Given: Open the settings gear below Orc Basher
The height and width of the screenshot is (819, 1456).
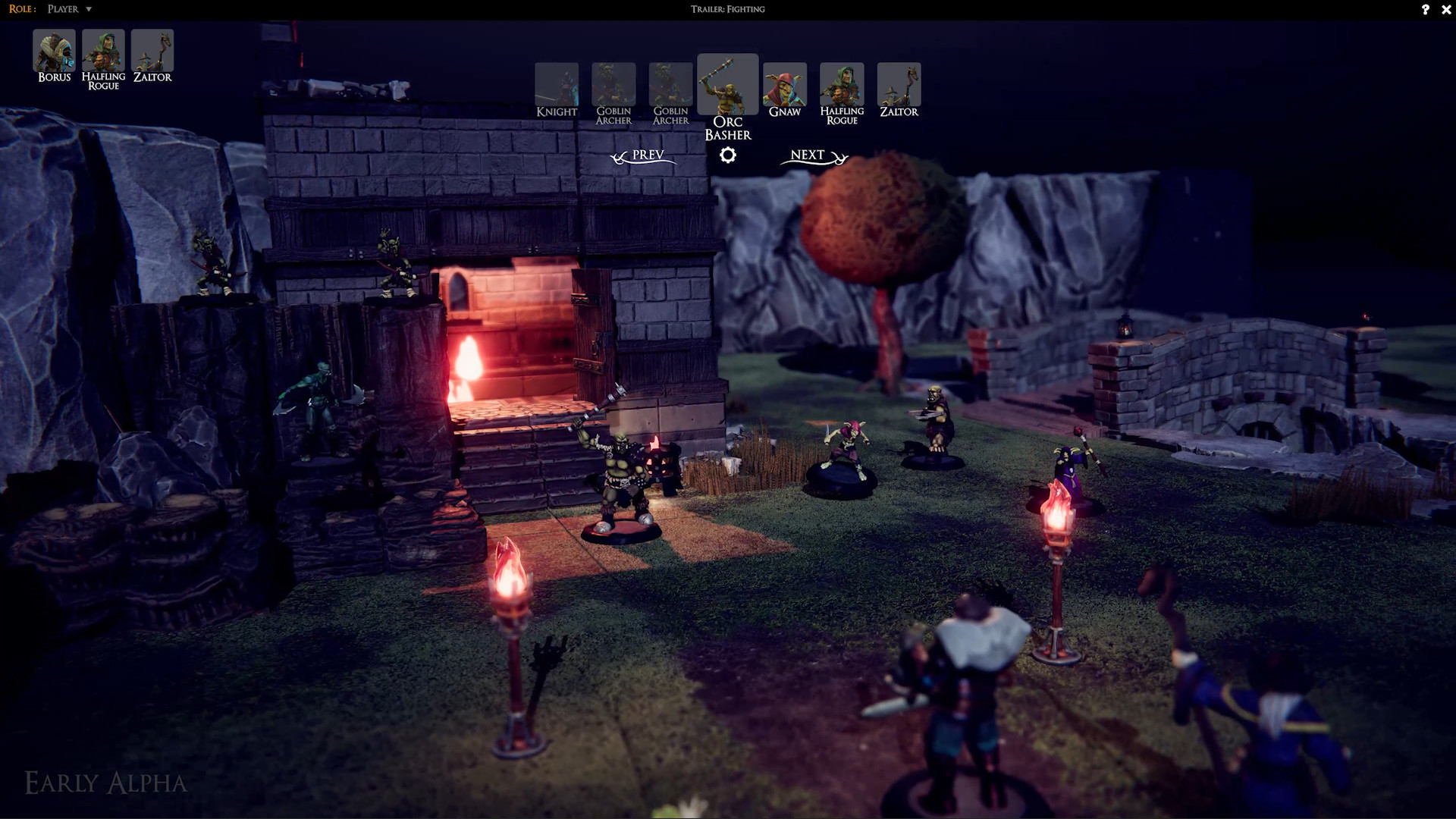Looking at the screenshot, I should click(728, 155).
